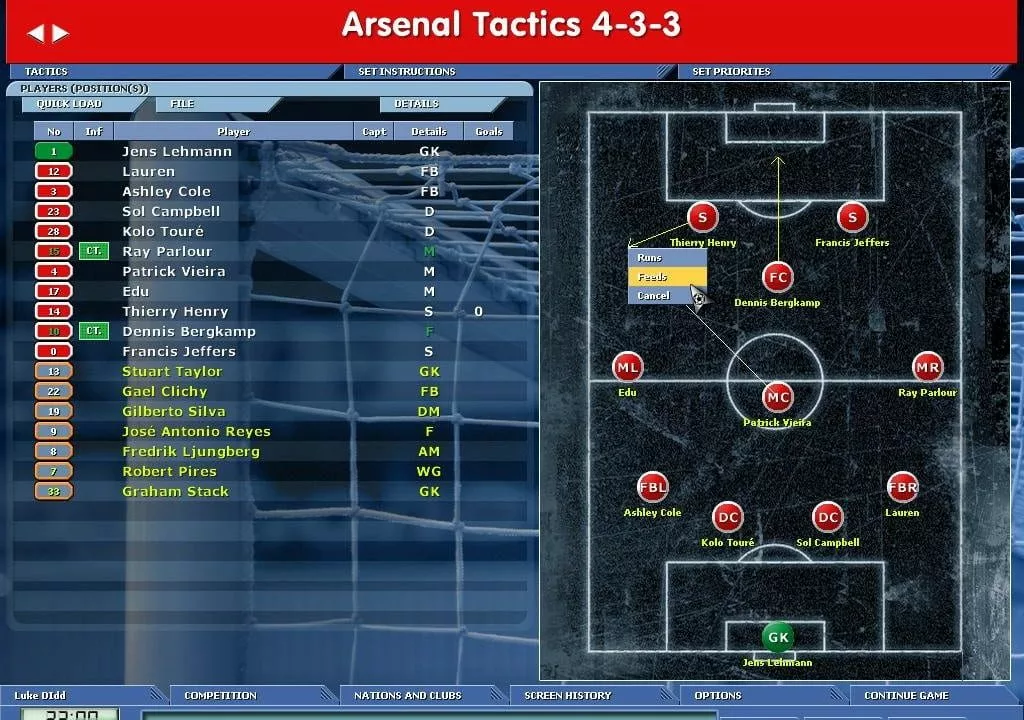Open Nations and Clubs
The width and height of the screenshot is (1024, 720).
tap(407, 695)
